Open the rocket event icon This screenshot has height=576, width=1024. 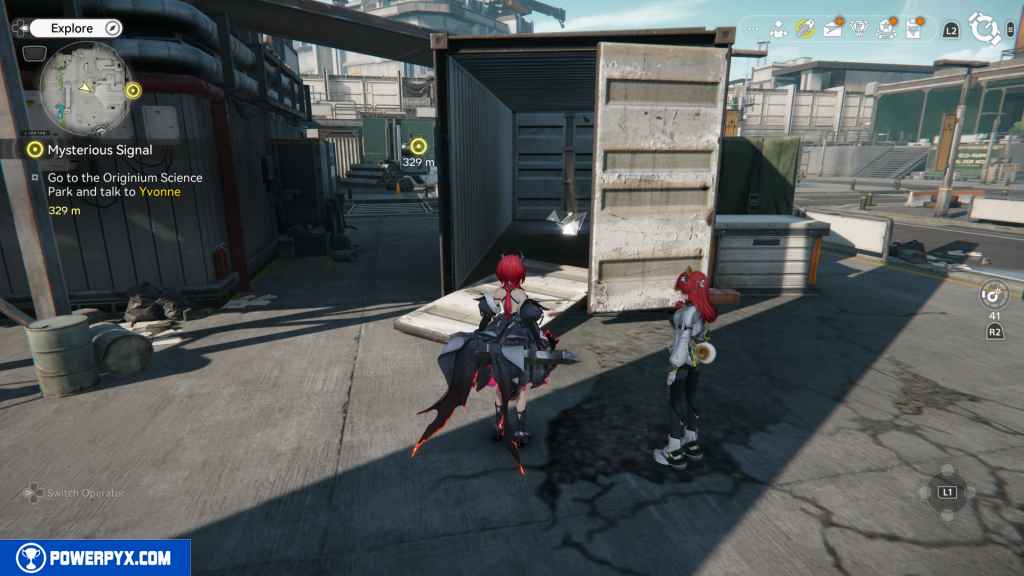coord(805,29)
